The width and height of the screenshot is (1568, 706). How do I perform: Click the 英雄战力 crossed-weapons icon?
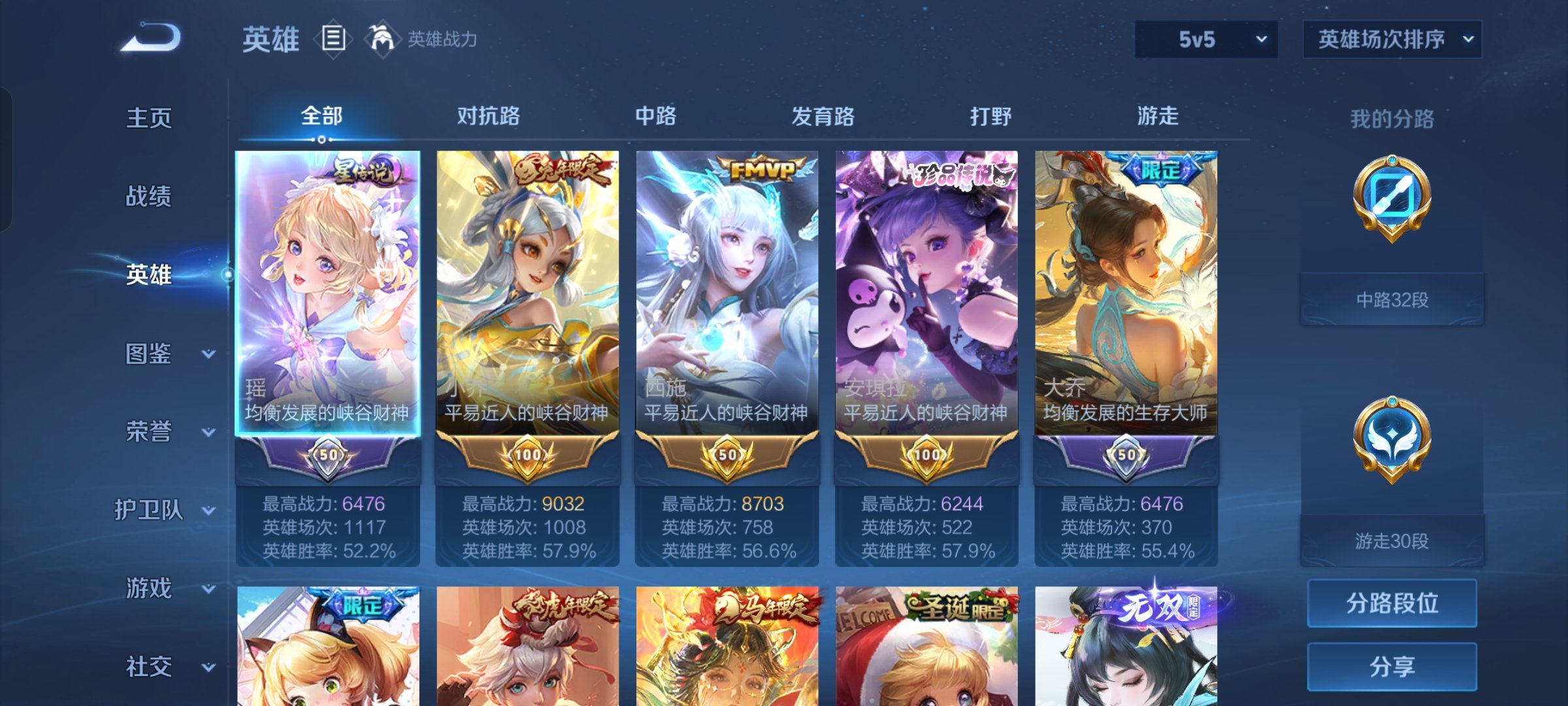pyautogui.click(x=384, y=39)
